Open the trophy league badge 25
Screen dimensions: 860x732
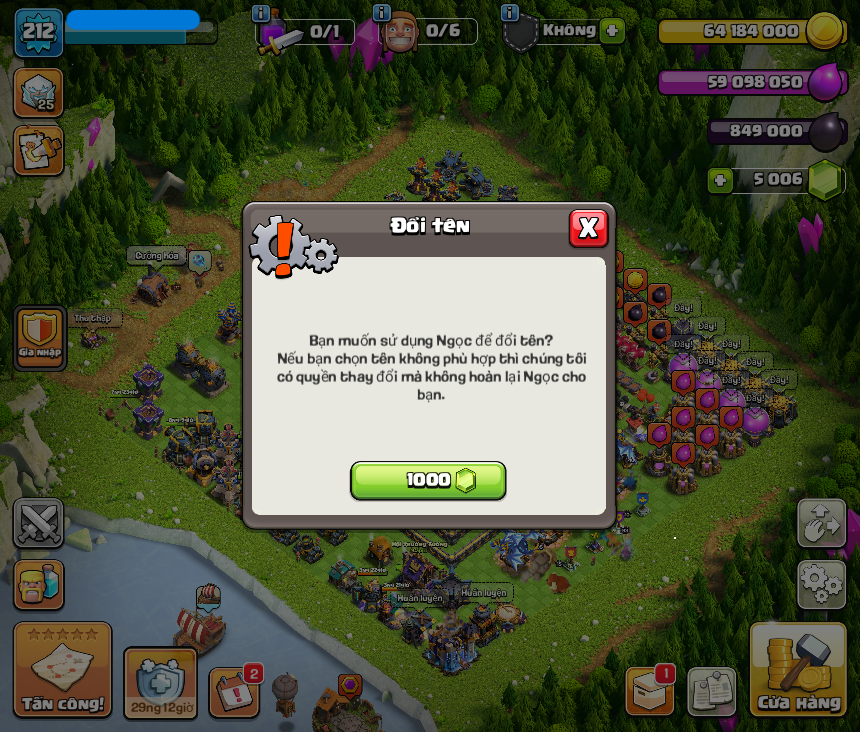click(x=38, y=93)
